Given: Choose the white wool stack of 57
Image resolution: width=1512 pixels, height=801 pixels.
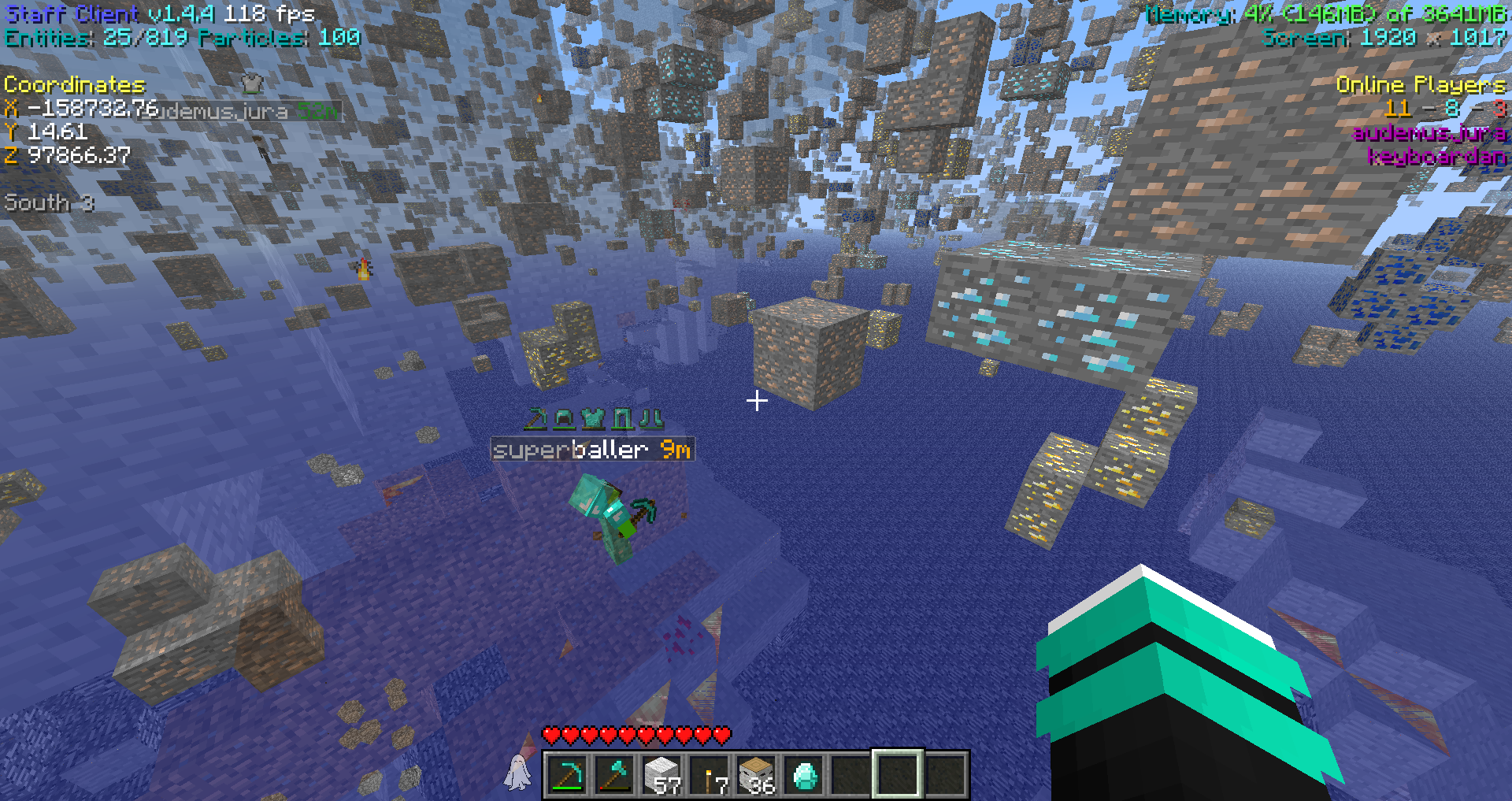Looking at the screenshot, I should tap(662, 775).
